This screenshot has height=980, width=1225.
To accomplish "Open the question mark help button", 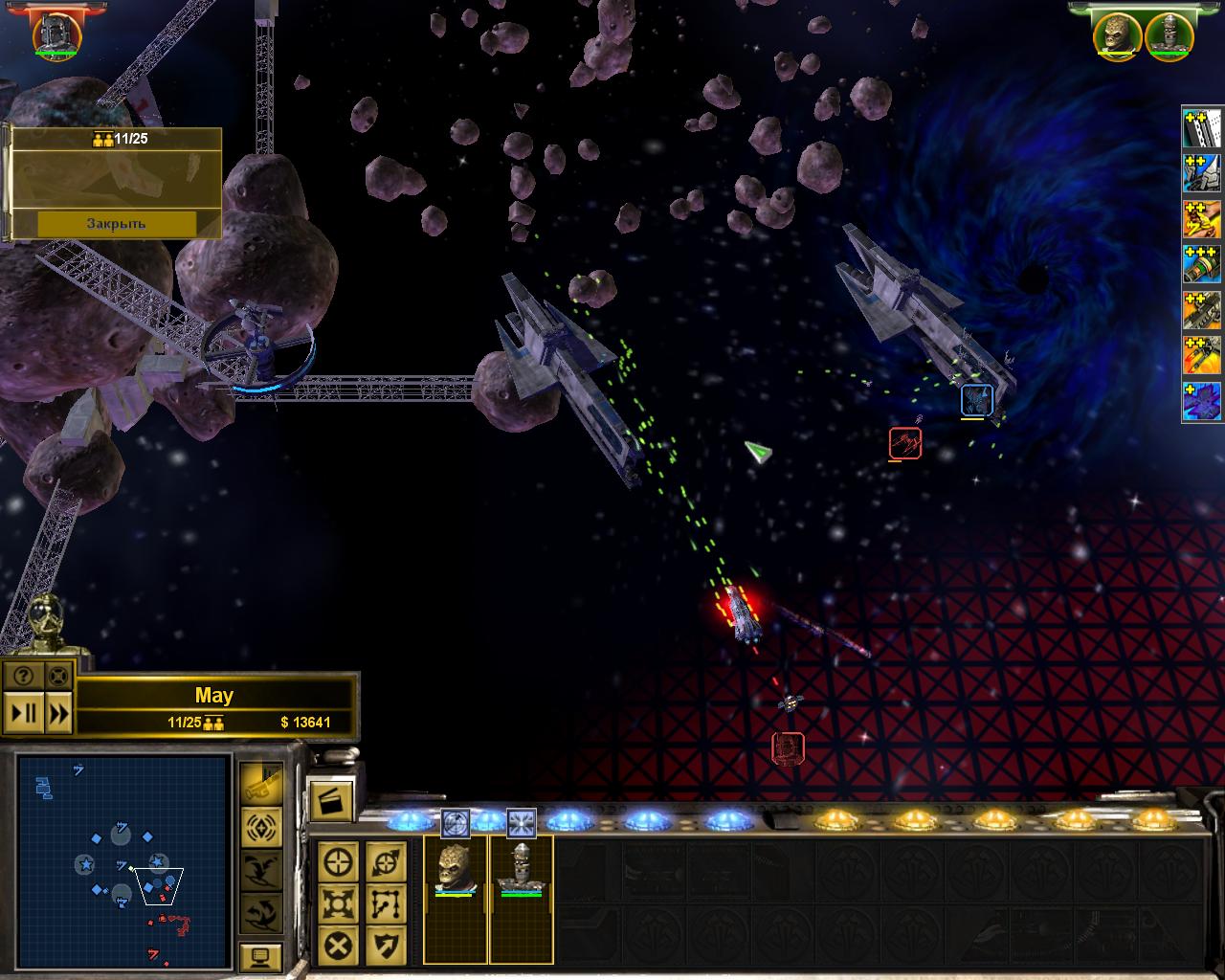I will coord(24,676).
